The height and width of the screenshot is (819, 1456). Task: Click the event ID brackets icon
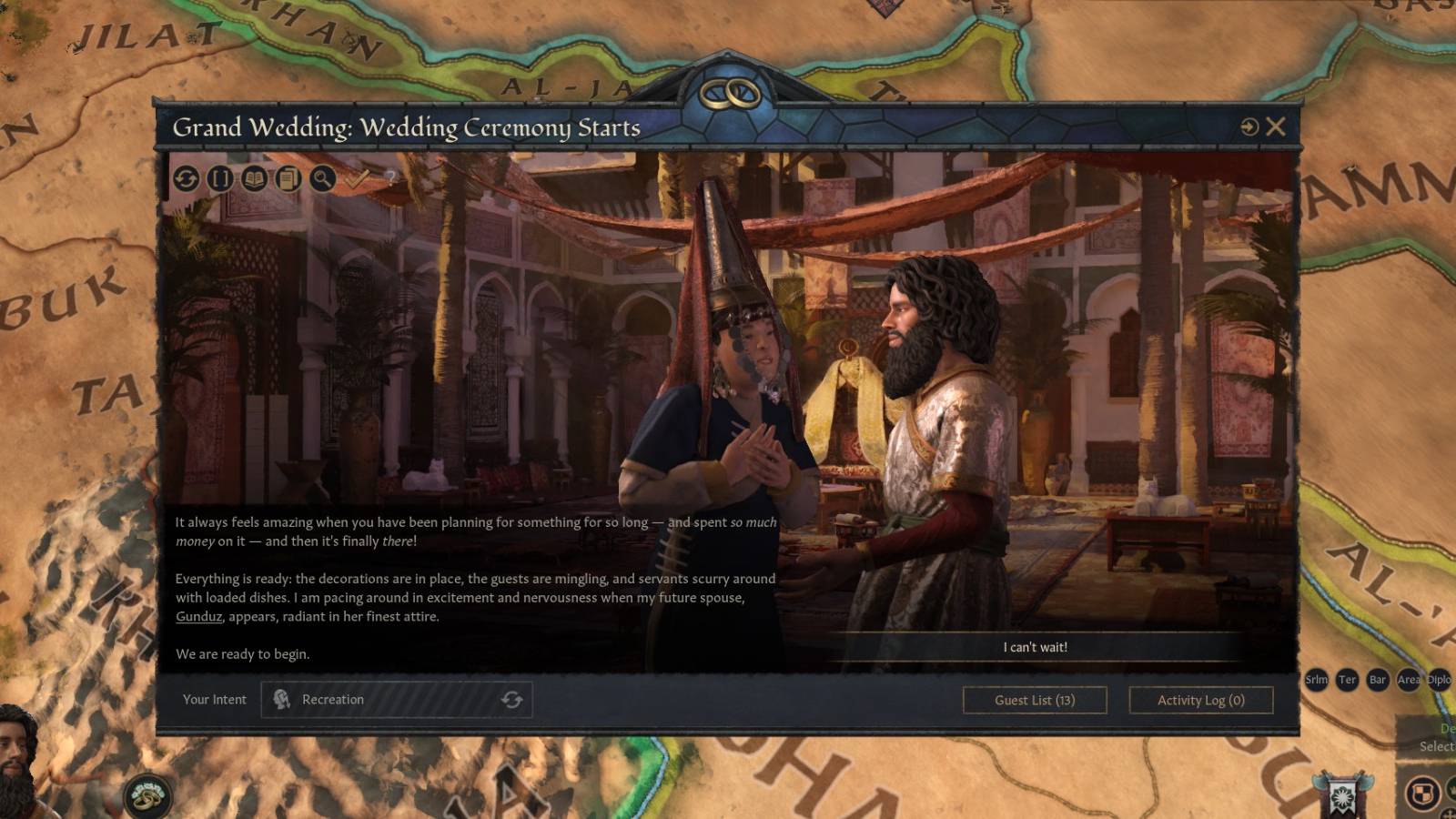(x=221, y=179)
